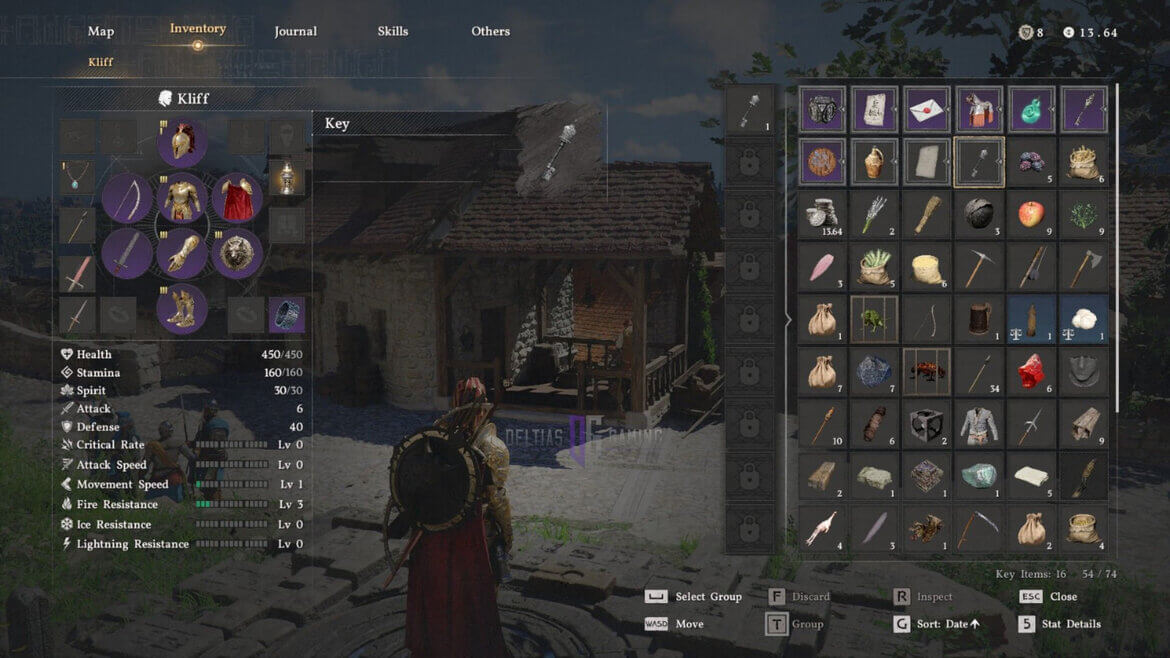Select the equipped lantern slot
Screen dimensions: 1170x658
[x=287, y=177]
